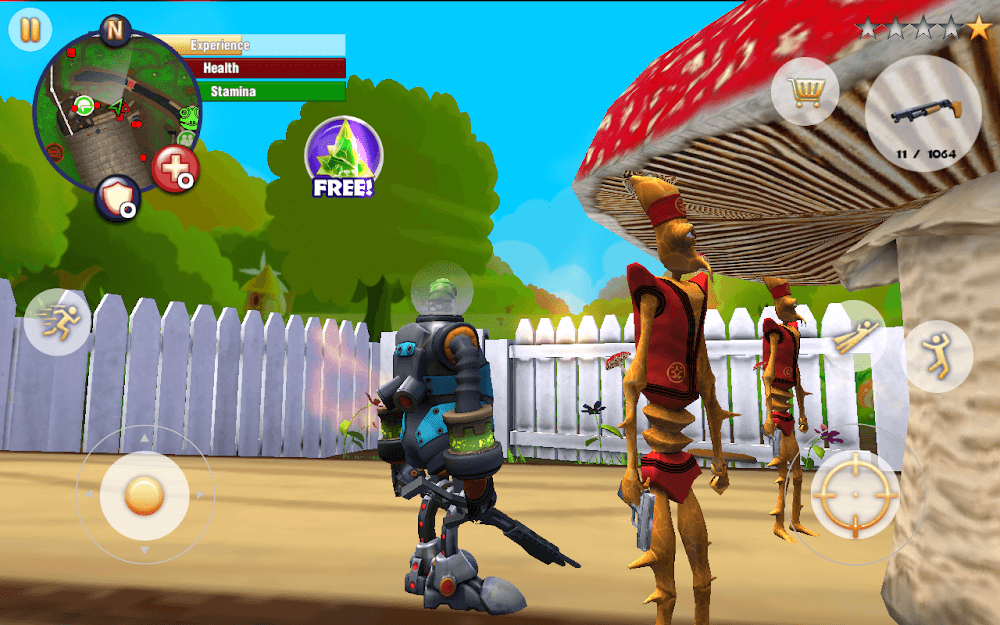Claim the FREE! crystal reward
Viewport: 1000px width, 625px height.
coord(343,157)
